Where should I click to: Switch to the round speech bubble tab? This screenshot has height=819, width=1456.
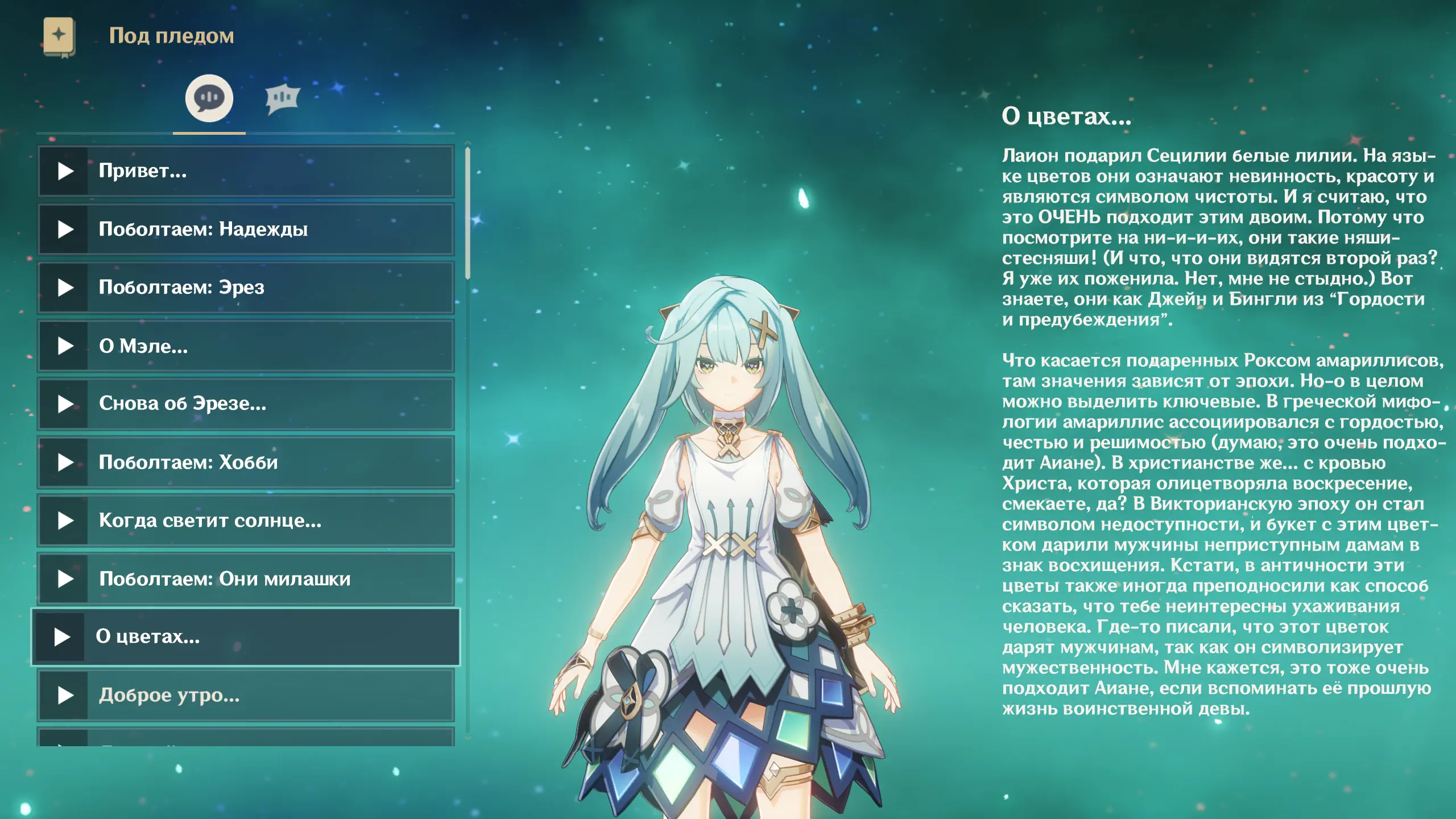point(209,98)
